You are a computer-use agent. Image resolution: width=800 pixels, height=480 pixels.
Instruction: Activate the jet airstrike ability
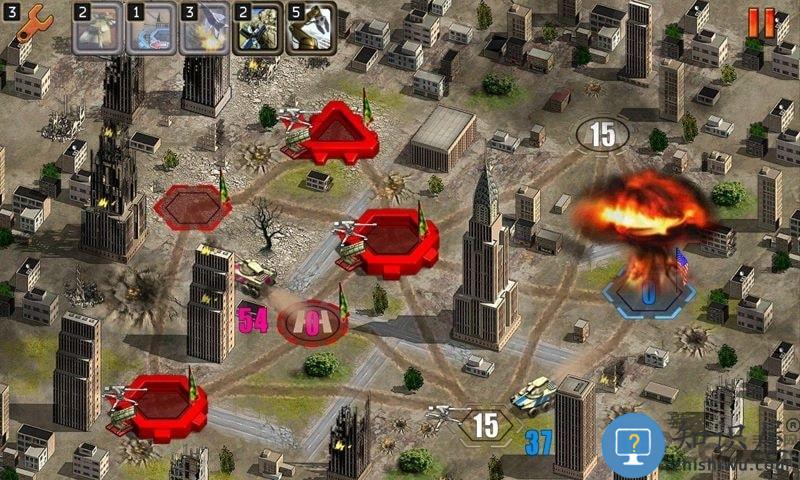pyautogui.click(x=204, y=28)
